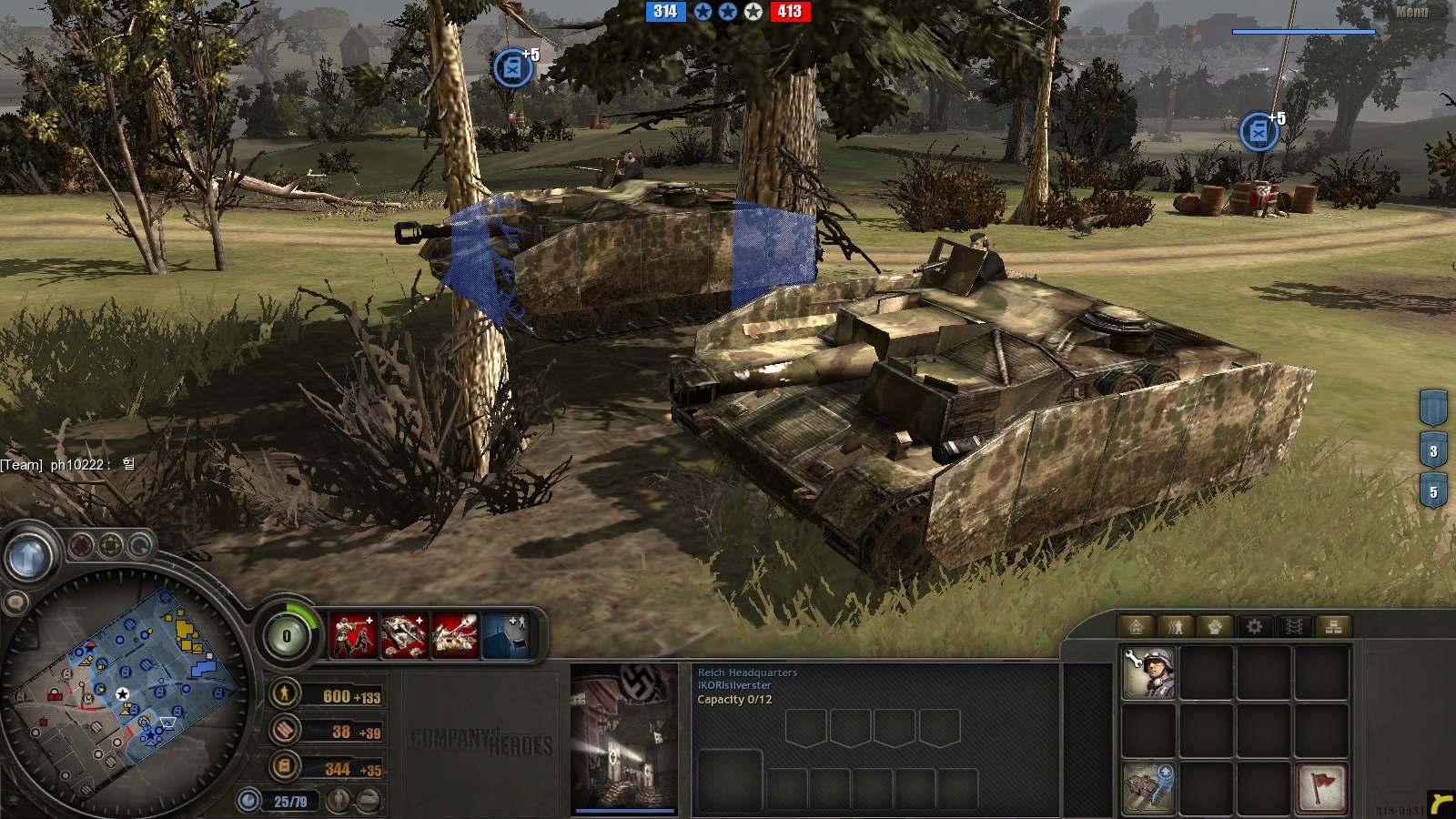This screenshot has width=1456, height=819.
Task: Activate the infantry reinforcement commander ability
Action: pos(352,635)
